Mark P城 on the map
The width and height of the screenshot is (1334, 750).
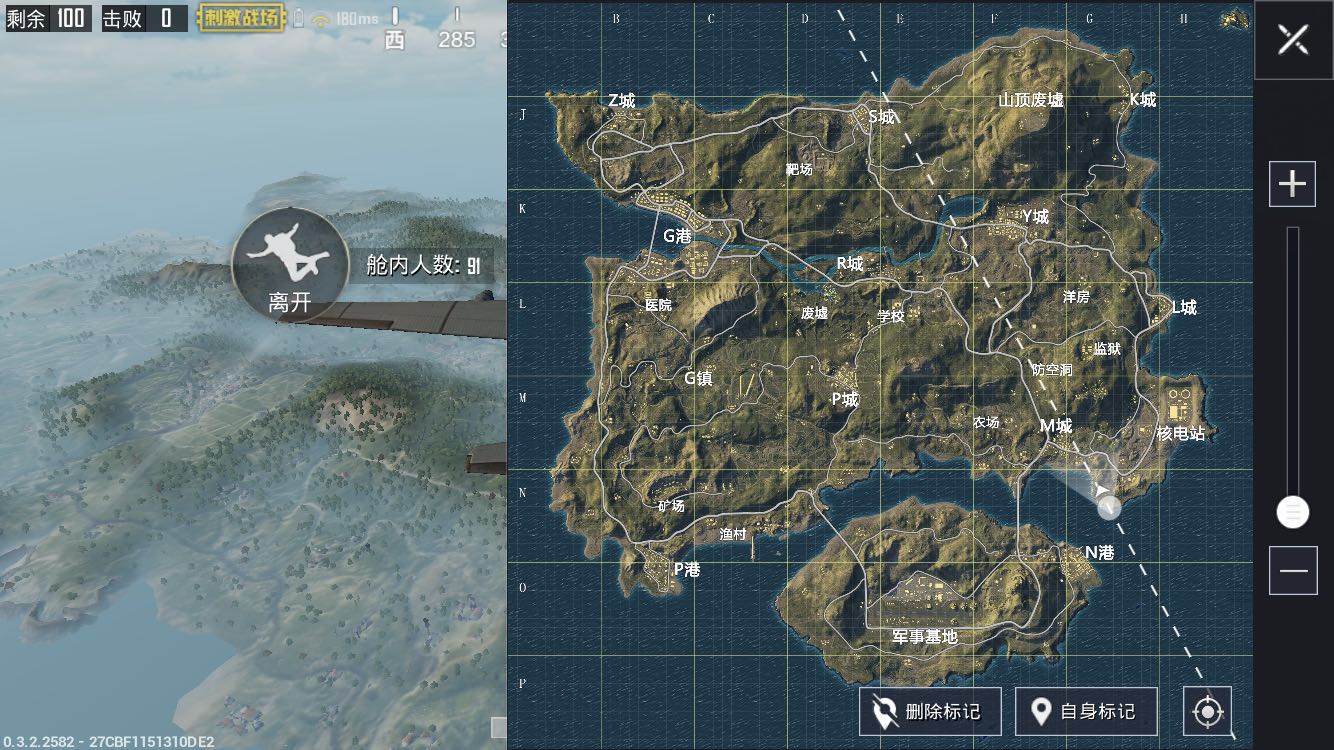click(x=845, y=398)
